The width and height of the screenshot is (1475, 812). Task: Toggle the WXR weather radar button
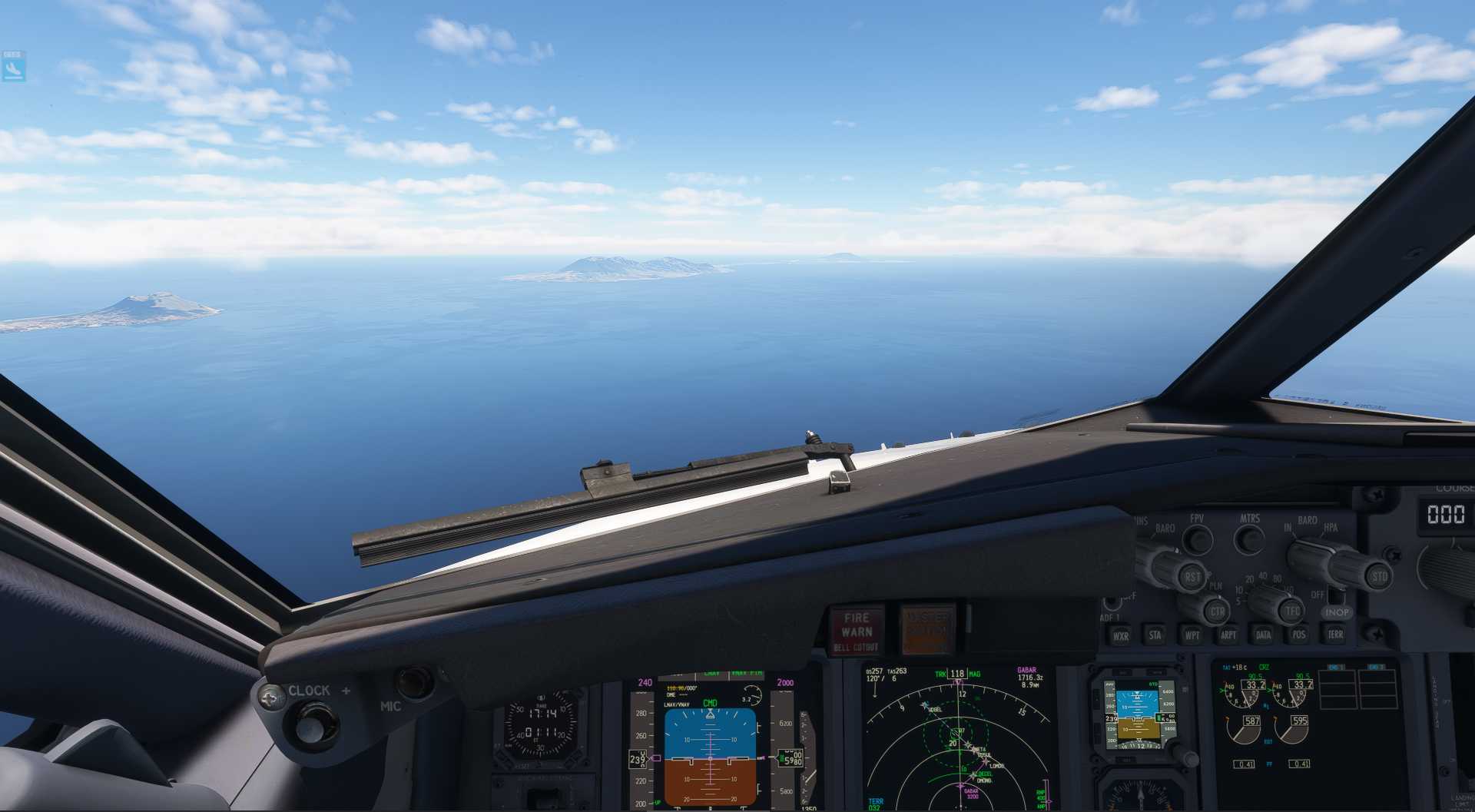[x=1121, y=636]
